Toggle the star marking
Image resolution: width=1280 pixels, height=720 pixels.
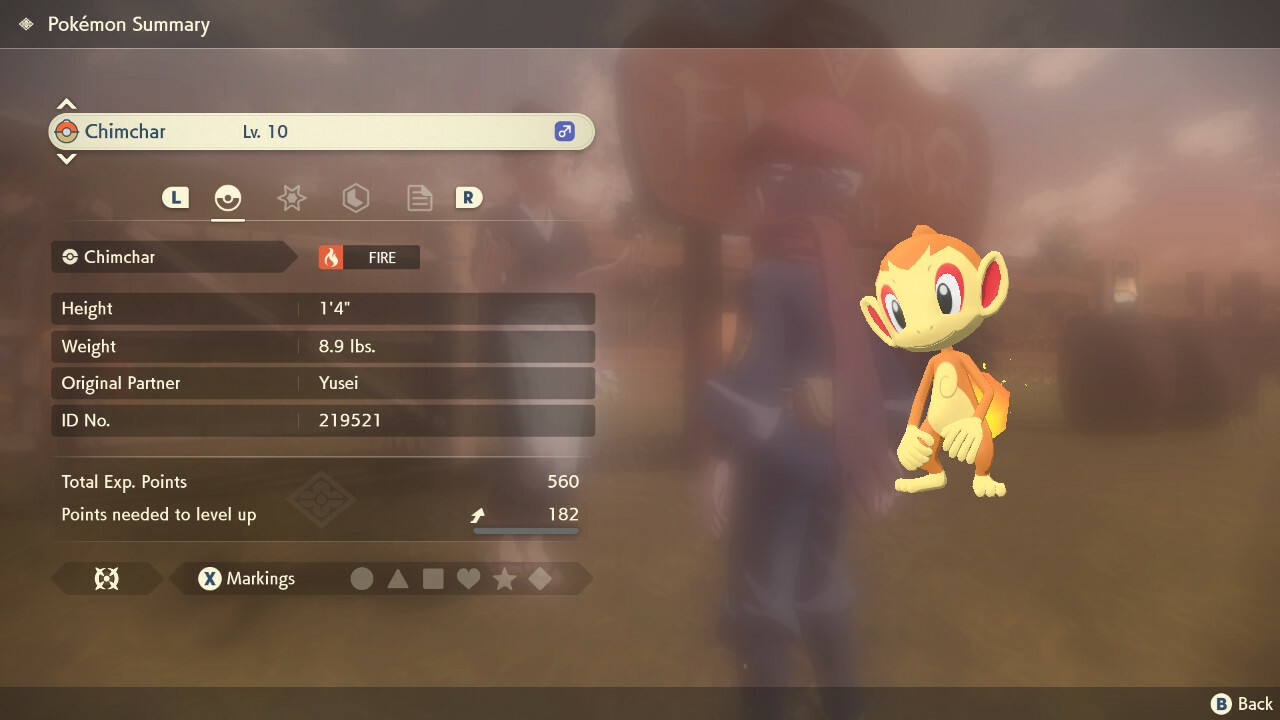[504, 578]
